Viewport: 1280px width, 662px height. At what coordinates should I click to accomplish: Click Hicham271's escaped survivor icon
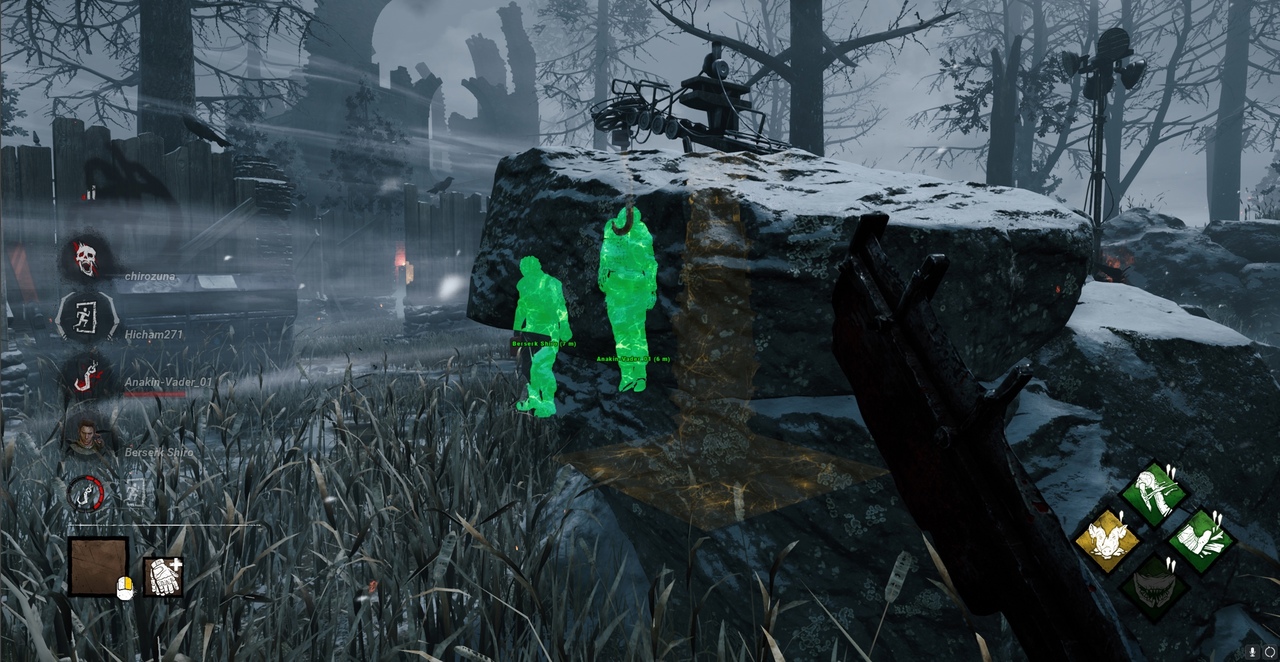(x=87, y=316)
